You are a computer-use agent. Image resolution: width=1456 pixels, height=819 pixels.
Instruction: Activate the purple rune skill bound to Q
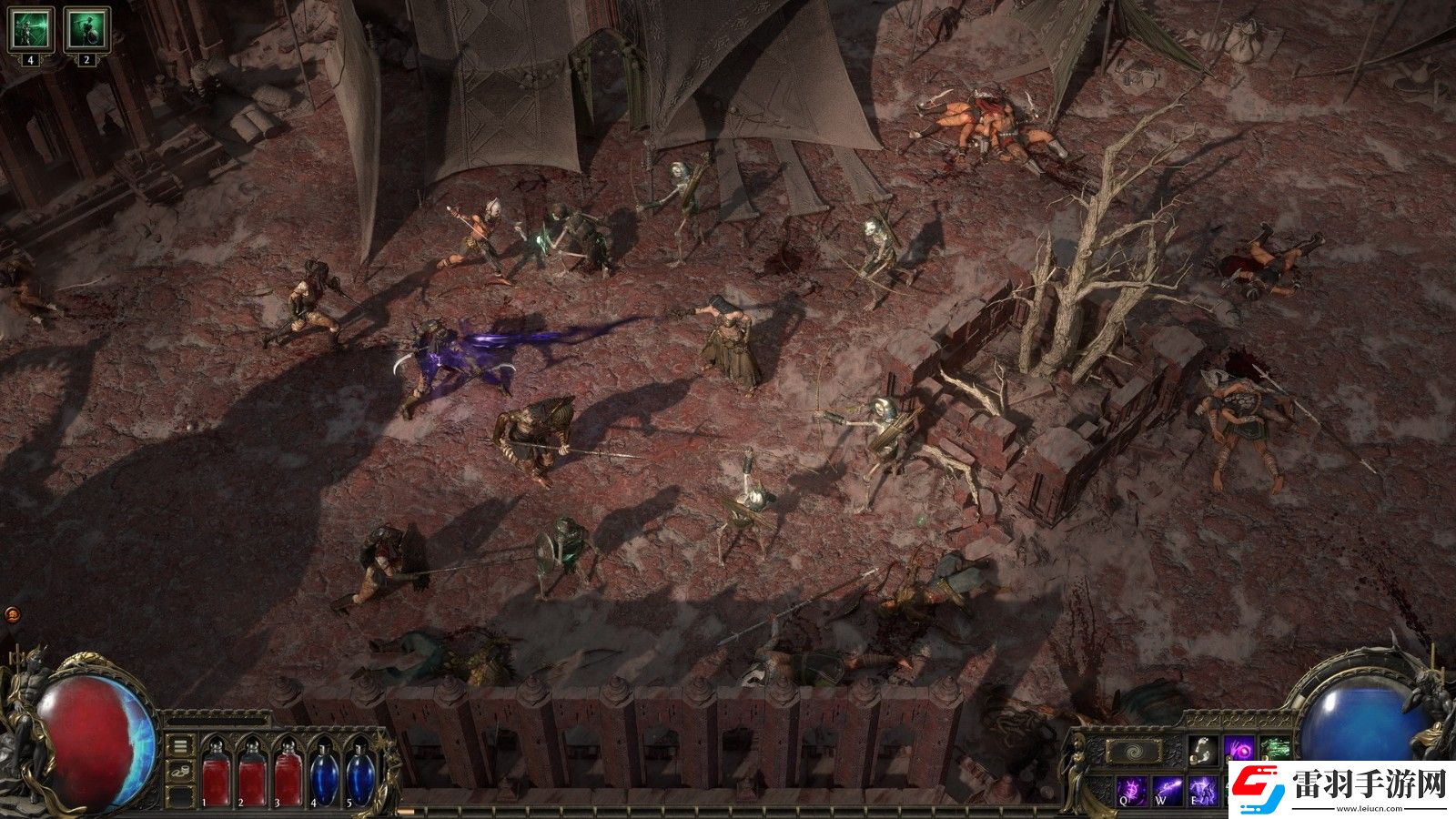1131,789
